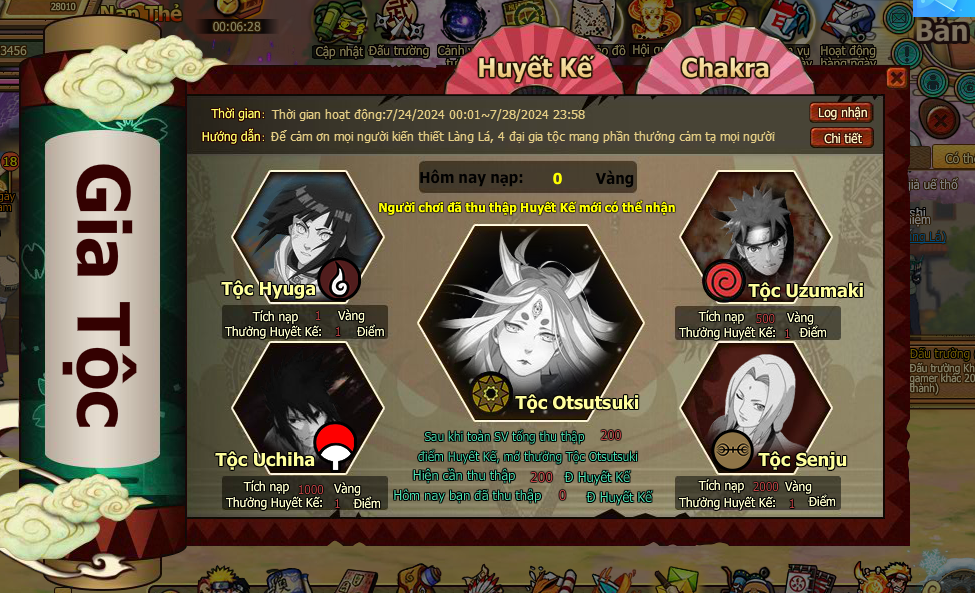Select the central Tộc Otsutsuki portrait
975x593 pixels.
(x=530, y=320)
